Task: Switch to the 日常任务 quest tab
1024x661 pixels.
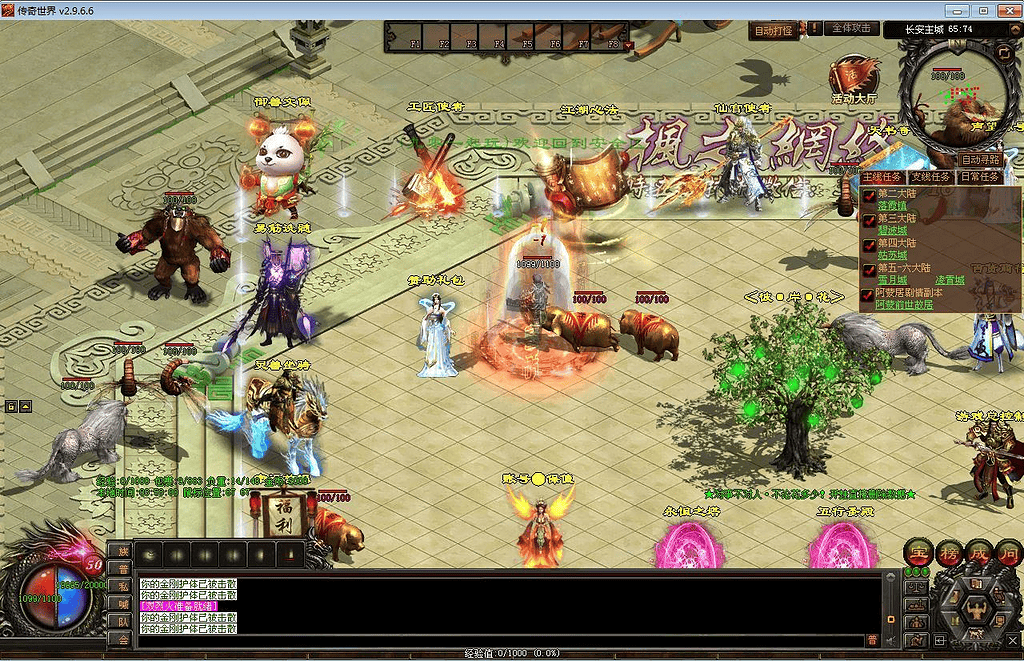Action: 979,177
